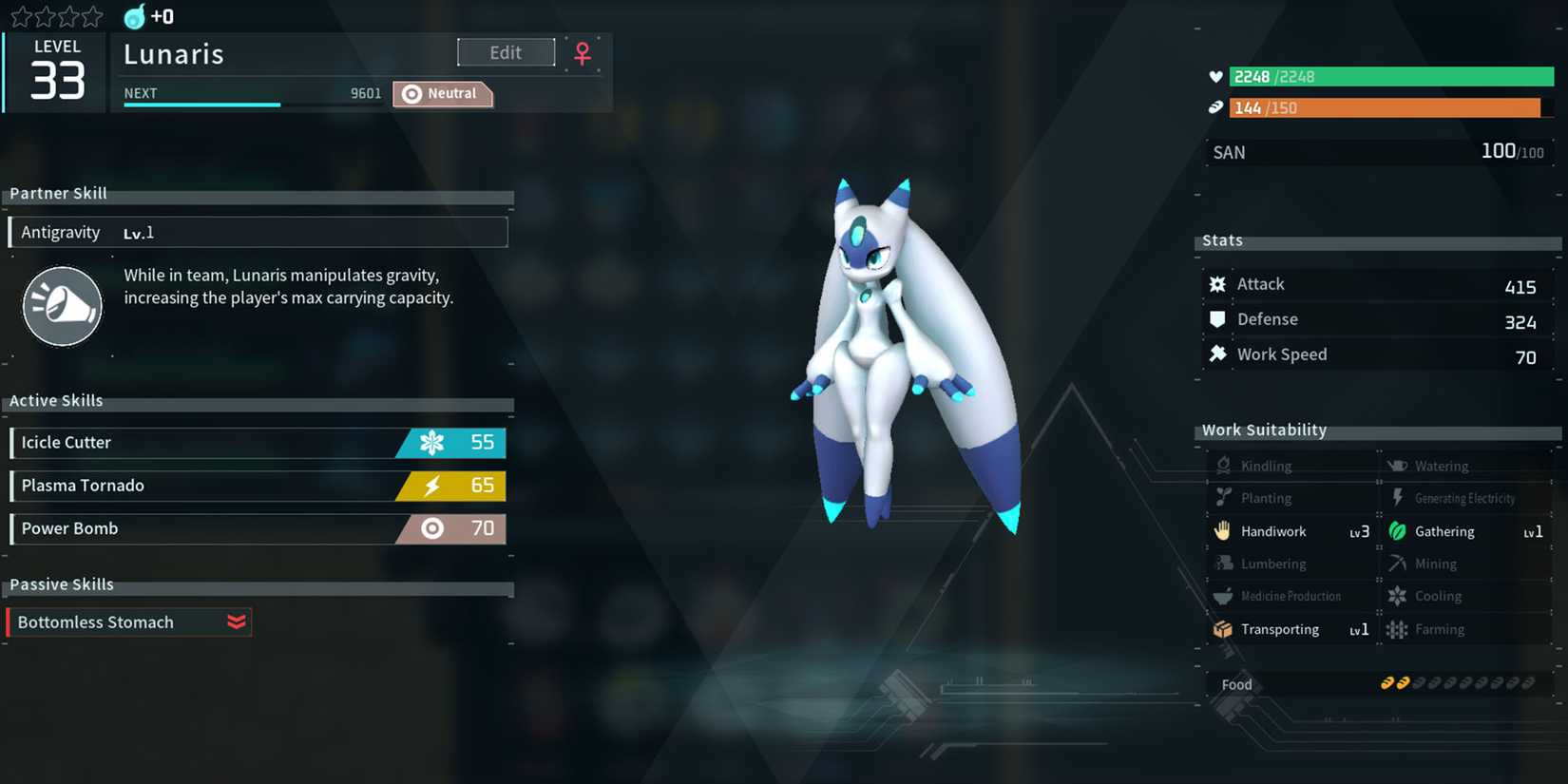Click the Kindling flame icon
Screen dimensions: 1568x784
[x=1223, y=465]
